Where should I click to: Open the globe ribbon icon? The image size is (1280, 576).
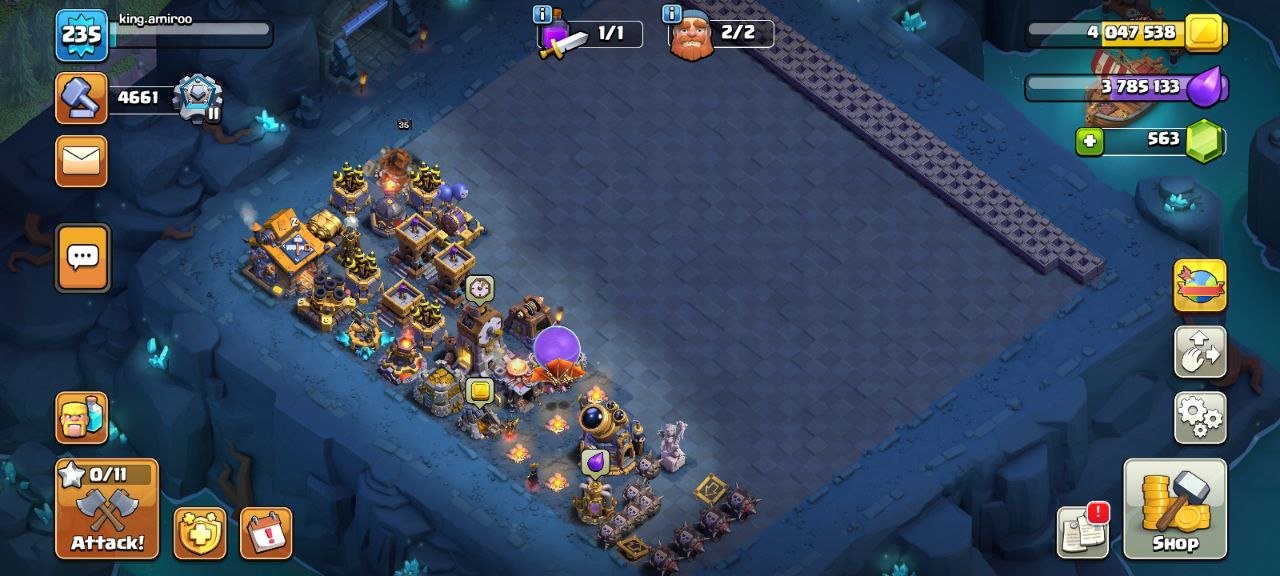click(x=1200, y=286)
